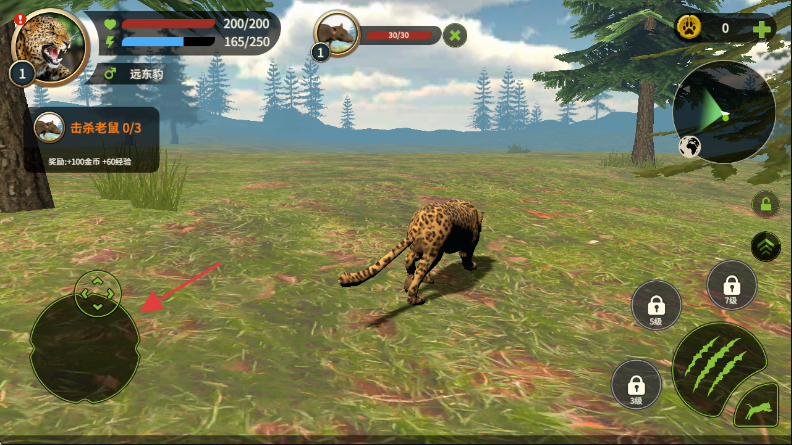Select the rat target portrait
This screenshot has height=445, width=792.
(338, 33)
